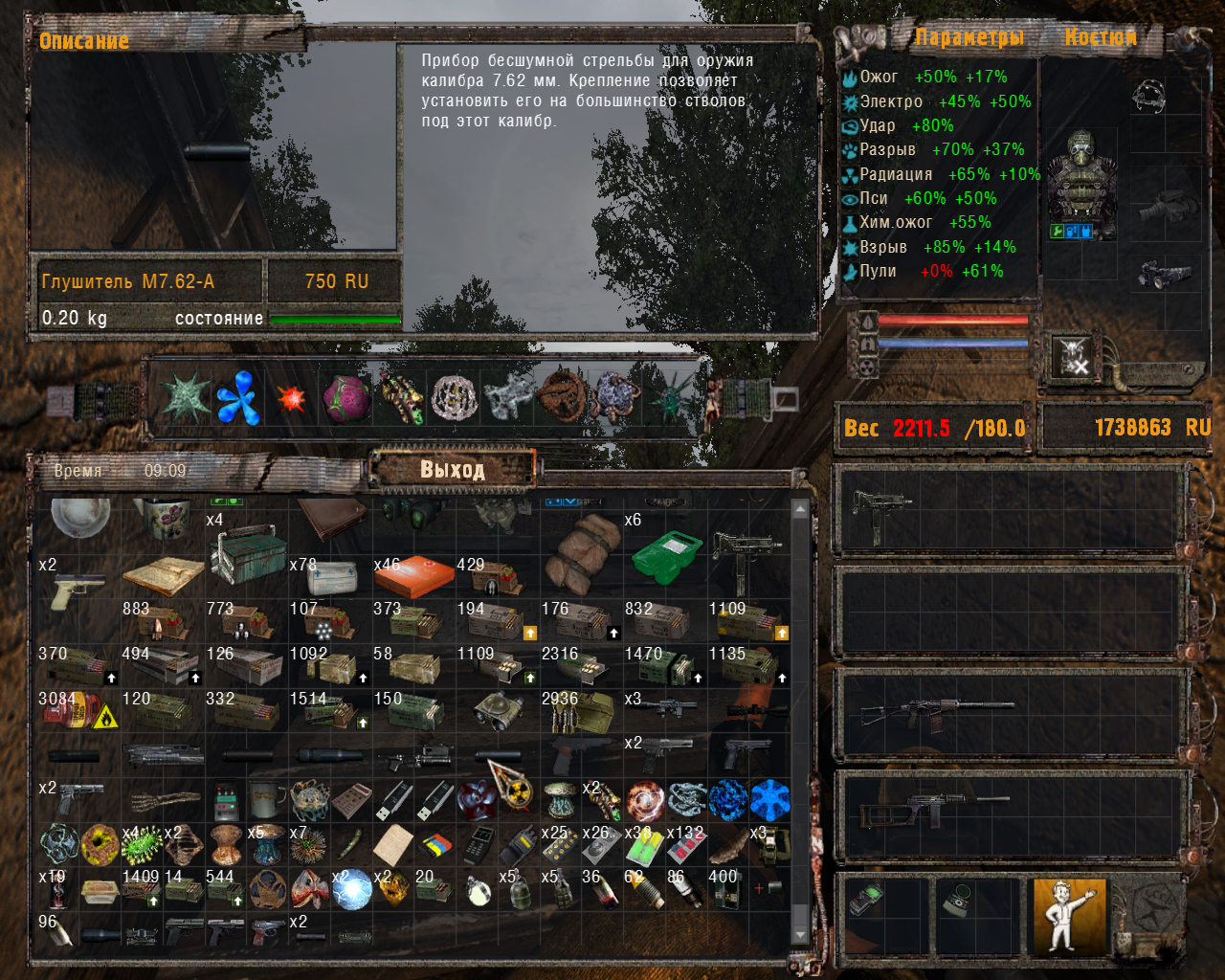The width and height of the screenshot is (1225, 980).
Task: Select the silenced assault rifle in third weapon slot
Action: pyautogui.click(x=938, y=711)
